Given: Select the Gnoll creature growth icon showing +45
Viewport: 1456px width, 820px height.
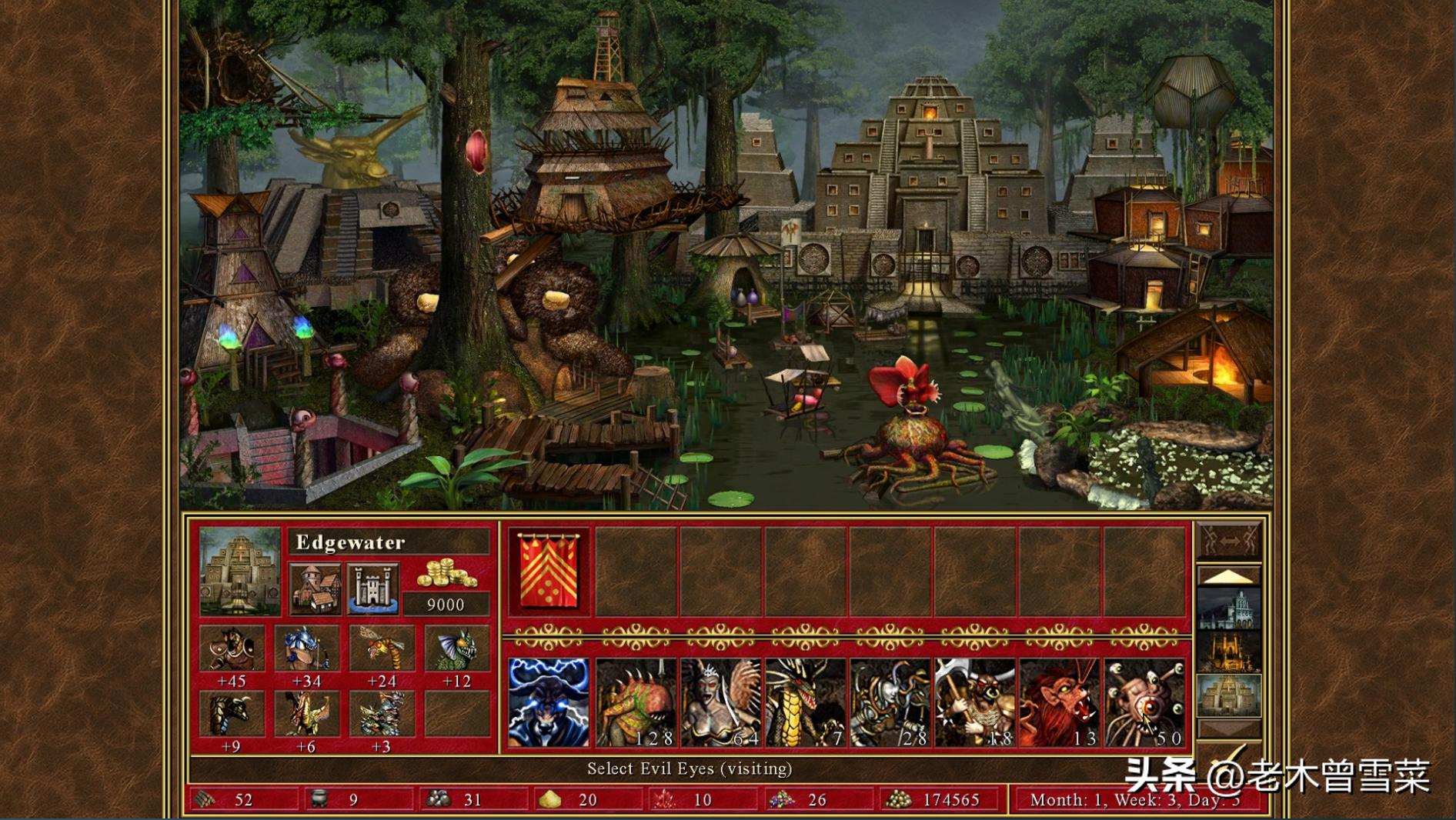Looking at the screenshot, I should 232,648.
